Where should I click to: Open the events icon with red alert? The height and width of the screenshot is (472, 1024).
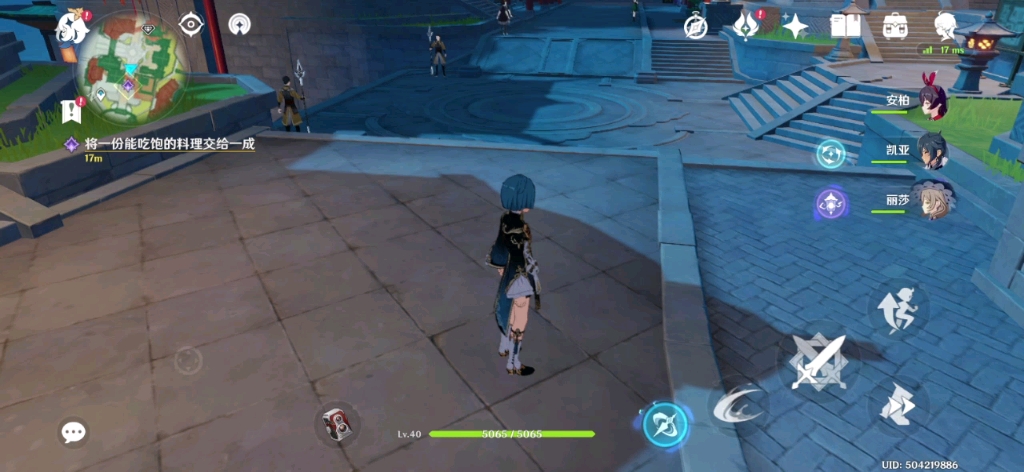point(745,26)
